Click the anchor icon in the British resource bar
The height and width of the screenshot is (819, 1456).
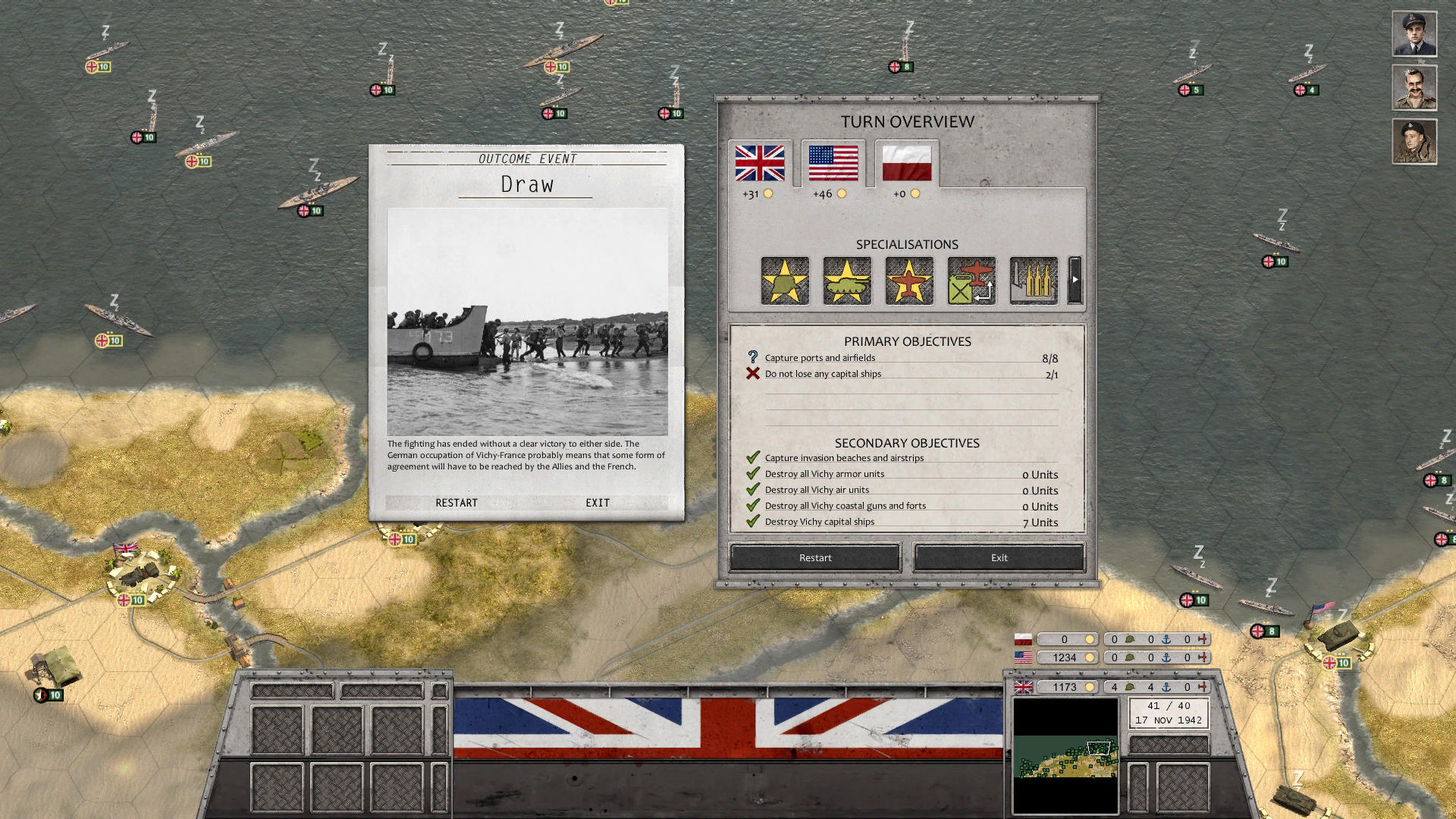point(1165,687)
